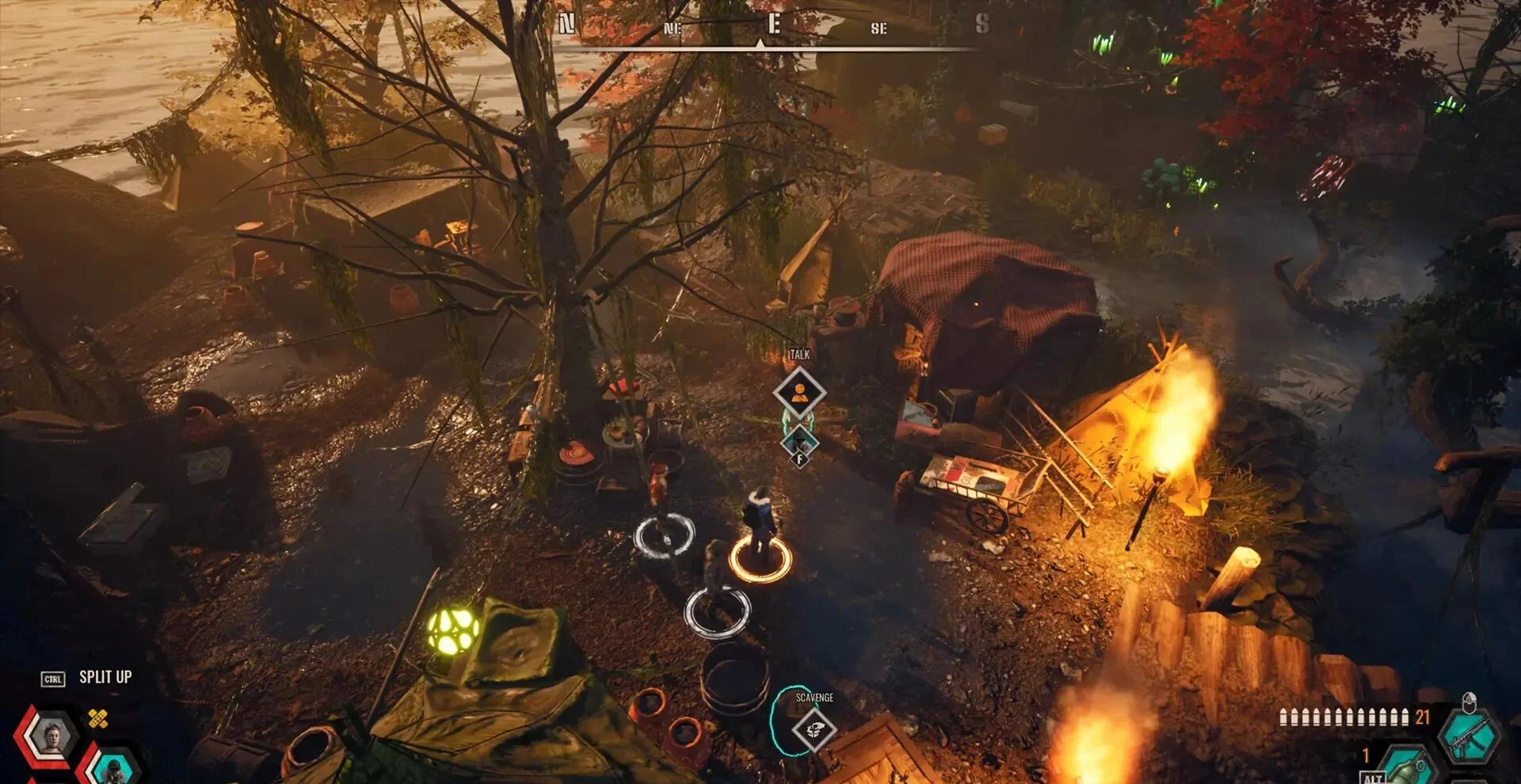
Task: Choose the grenade item slot
Action: point(1409,767)
